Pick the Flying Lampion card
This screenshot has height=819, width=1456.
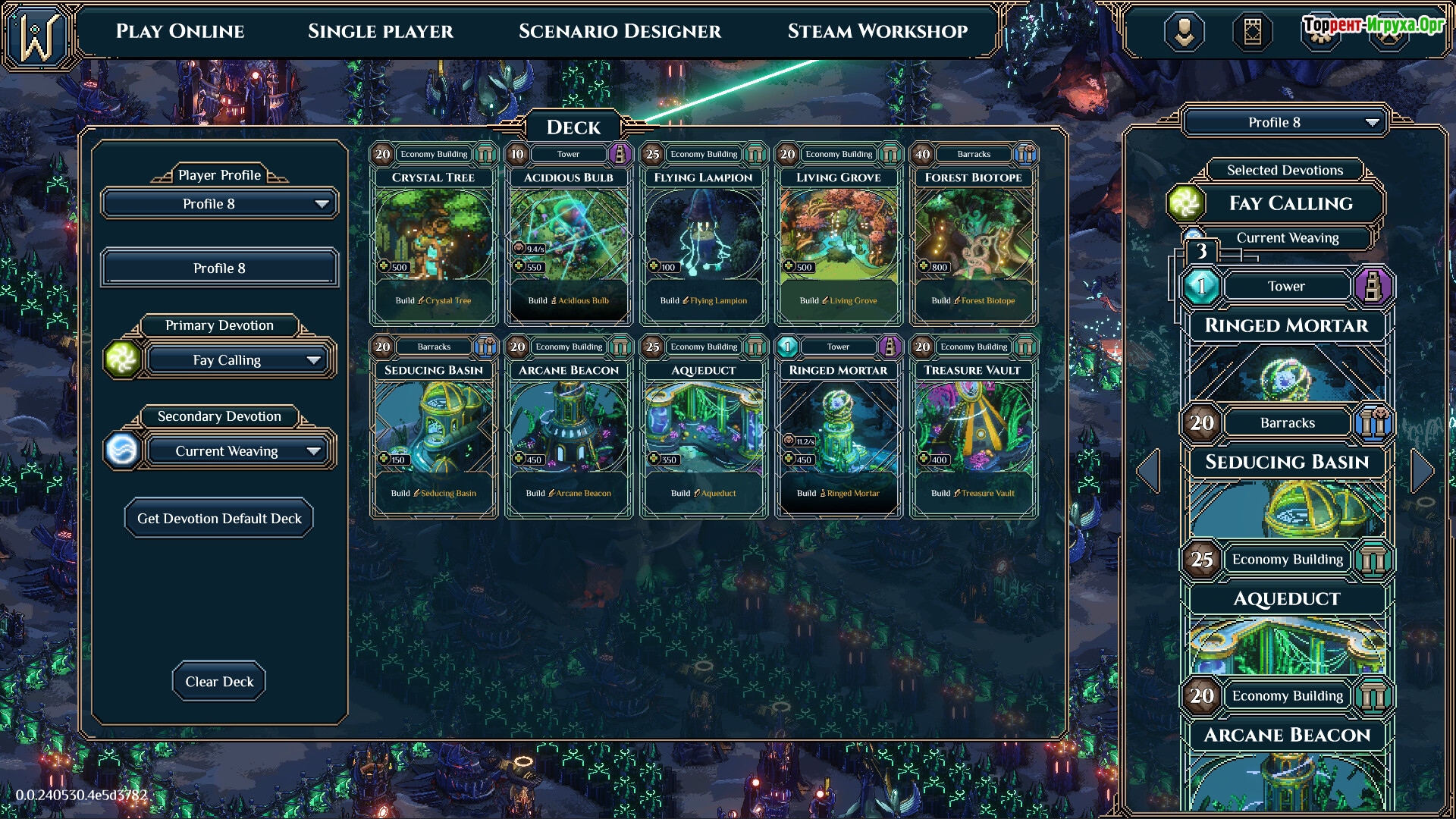point(704,235)
